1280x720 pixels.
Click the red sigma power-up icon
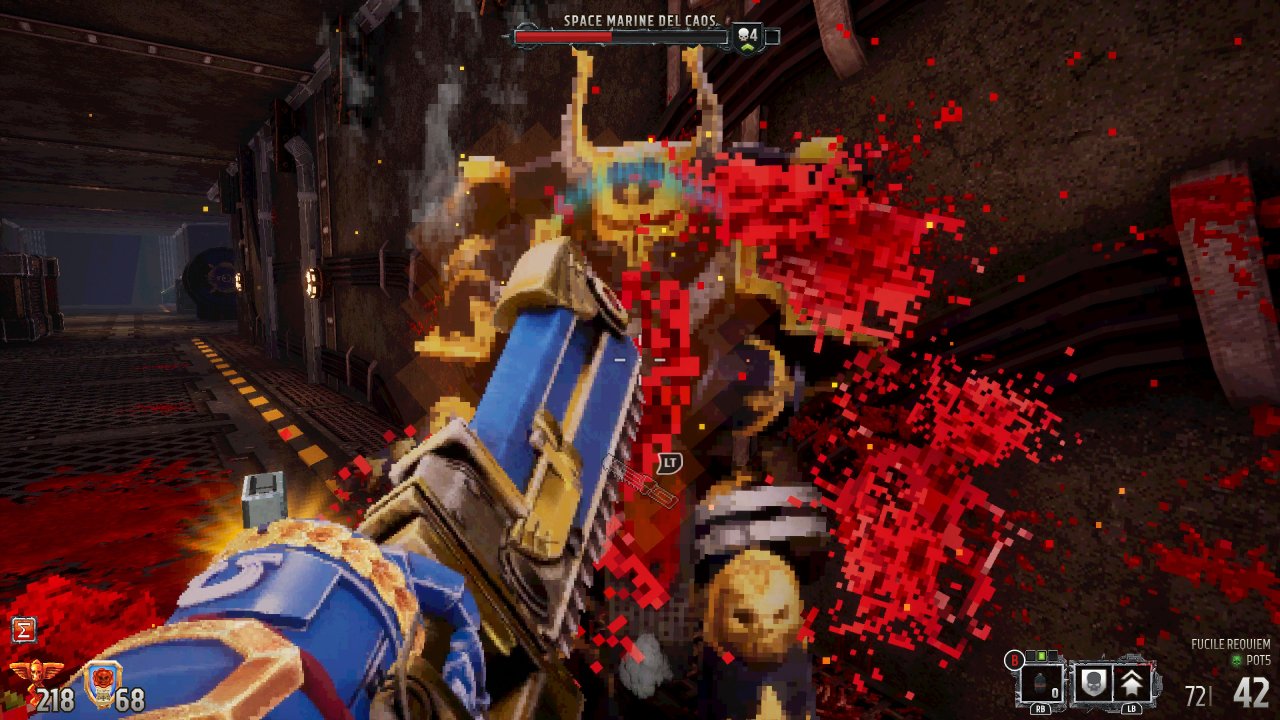coord(24,629)
